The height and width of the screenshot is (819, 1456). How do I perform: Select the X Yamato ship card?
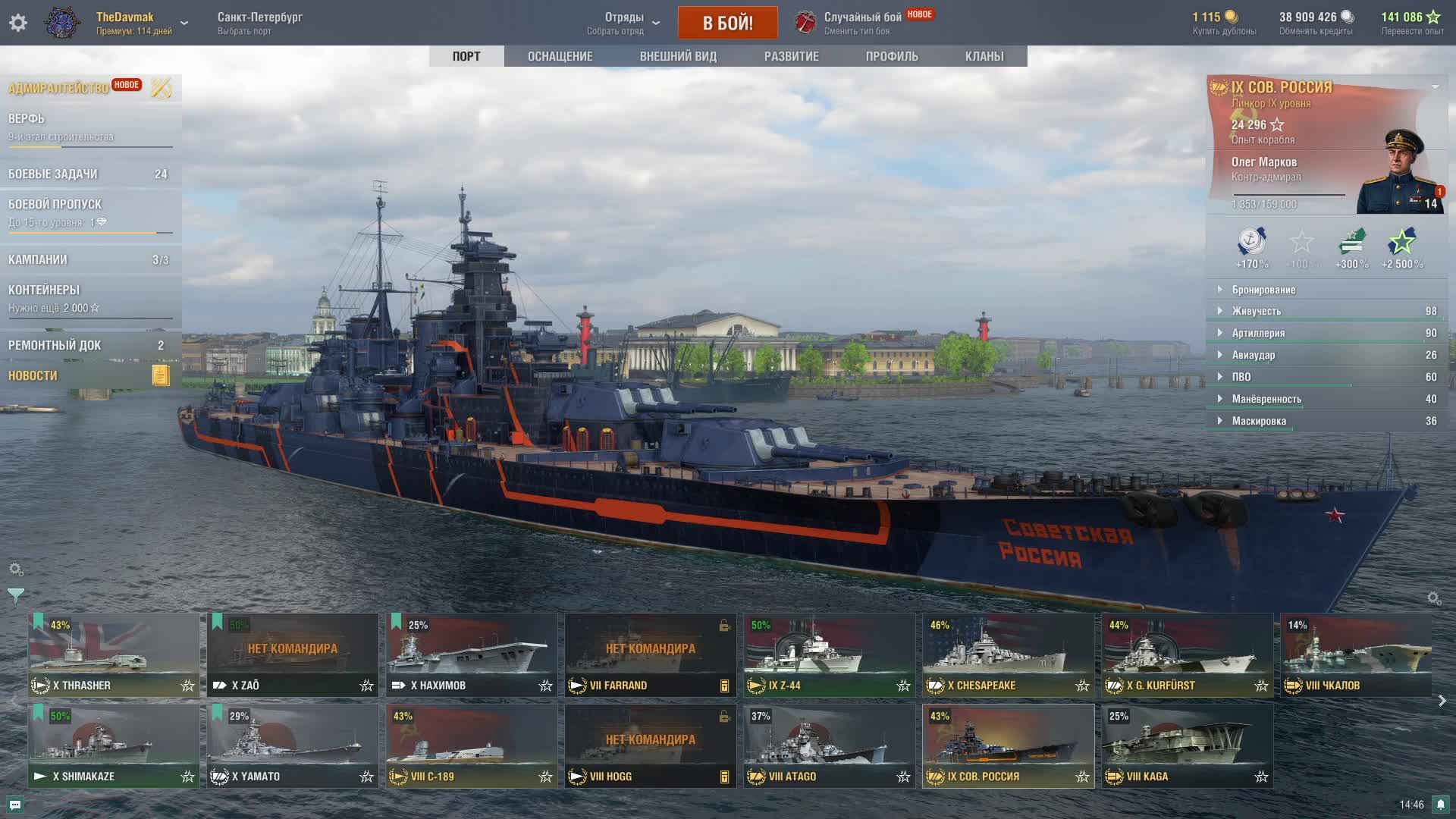(292, 746)
